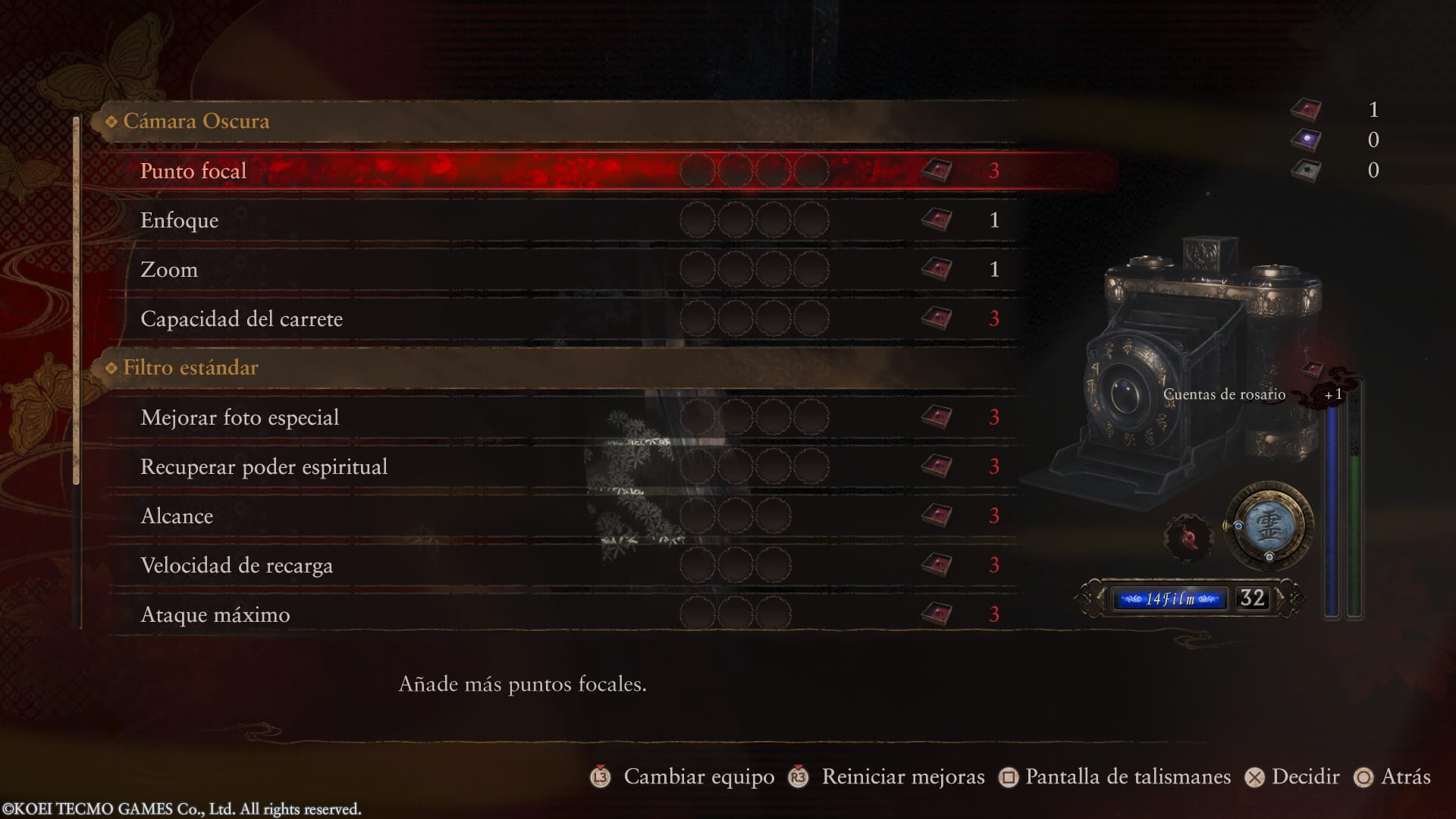
Task: Expand the Filtro estándar section header
Action: pyautogui.click(x=190, y=368)
